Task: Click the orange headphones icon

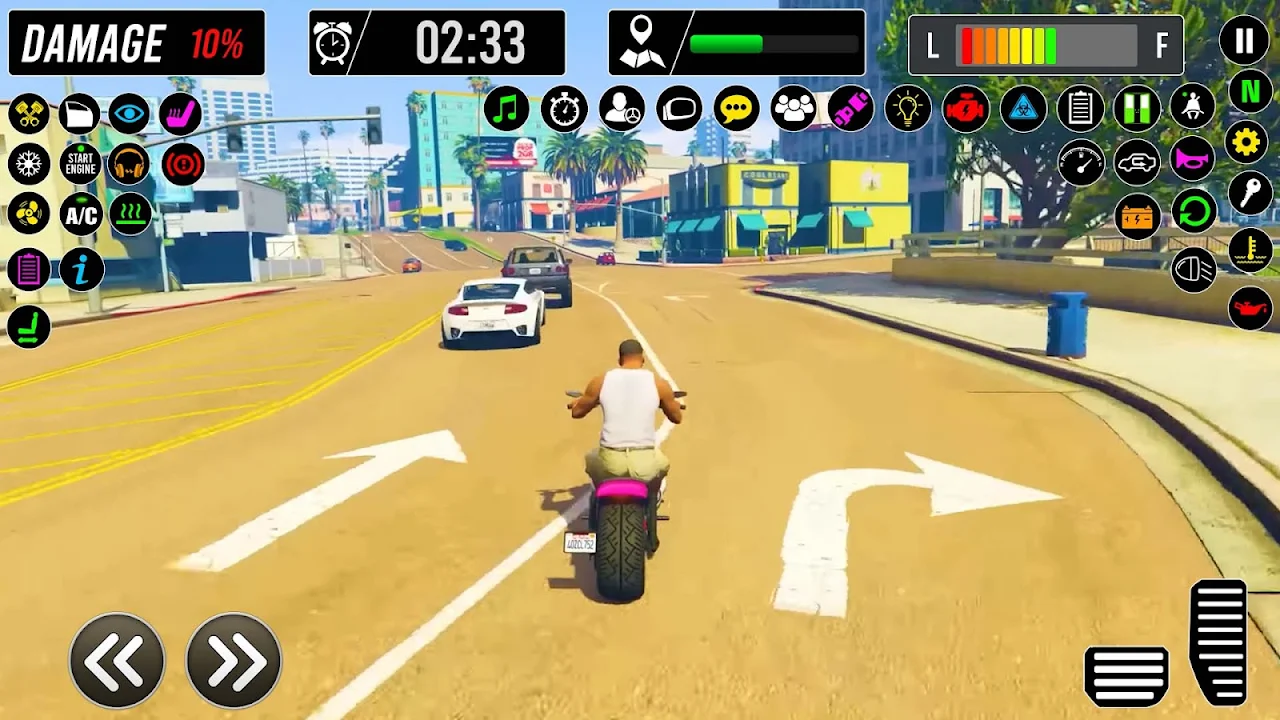Action: pyautogui.click(x=129, y=163)
